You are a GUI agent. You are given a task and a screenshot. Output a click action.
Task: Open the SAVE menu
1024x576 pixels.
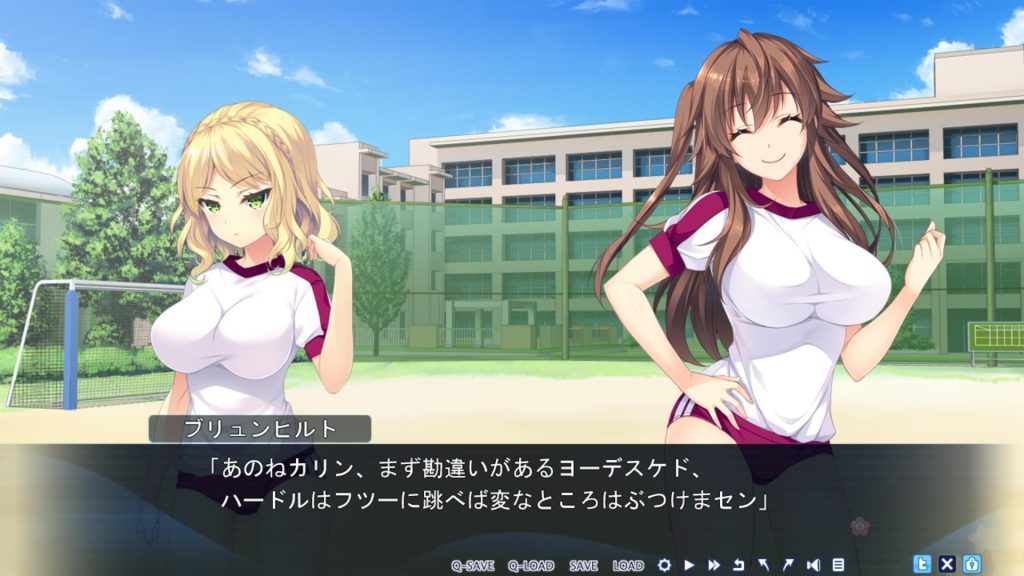(583, 565)
